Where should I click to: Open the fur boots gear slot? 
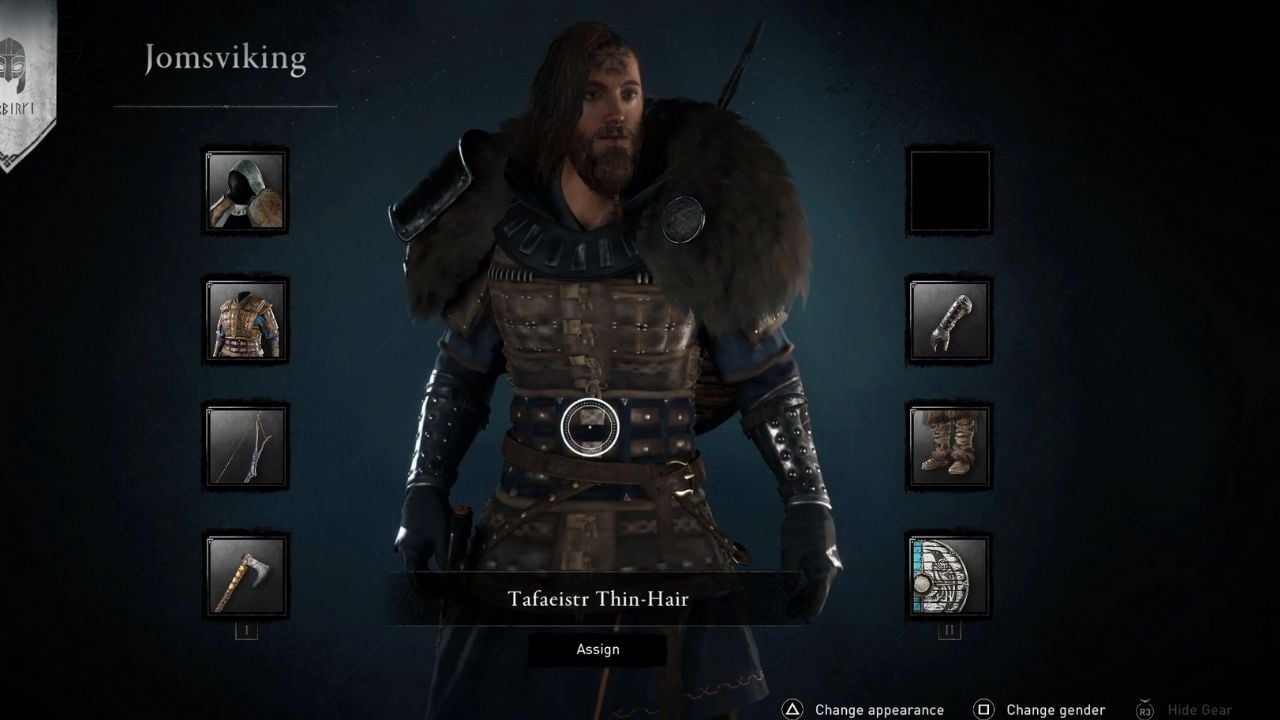[946, 446]
